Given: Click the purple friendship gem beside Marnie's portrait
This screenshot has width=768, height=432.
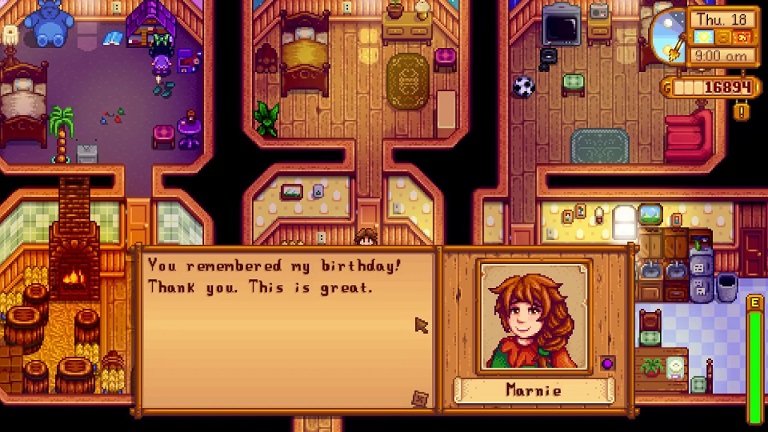Looking at the screenshot, I should click(606, 362).
